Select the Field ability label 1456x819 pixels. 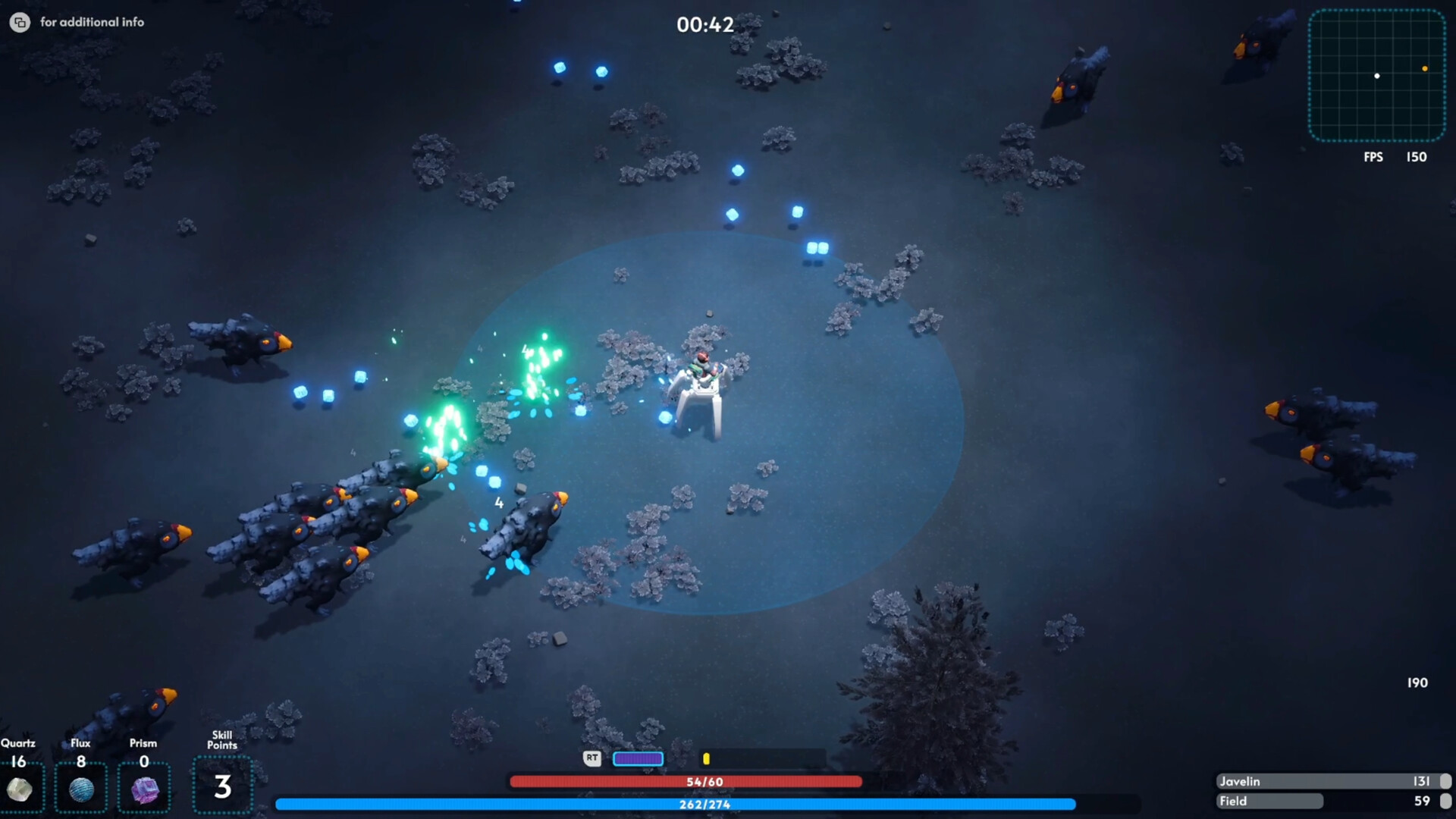point(1232,801)
